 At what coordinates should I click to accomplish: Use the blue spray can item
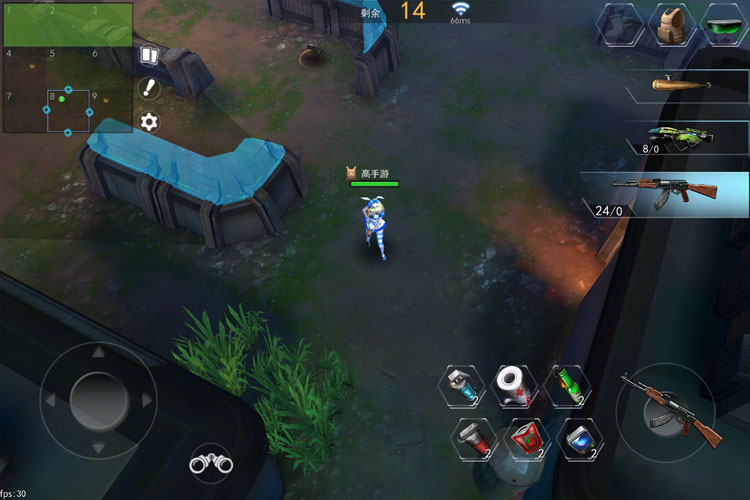click(463, 384)
